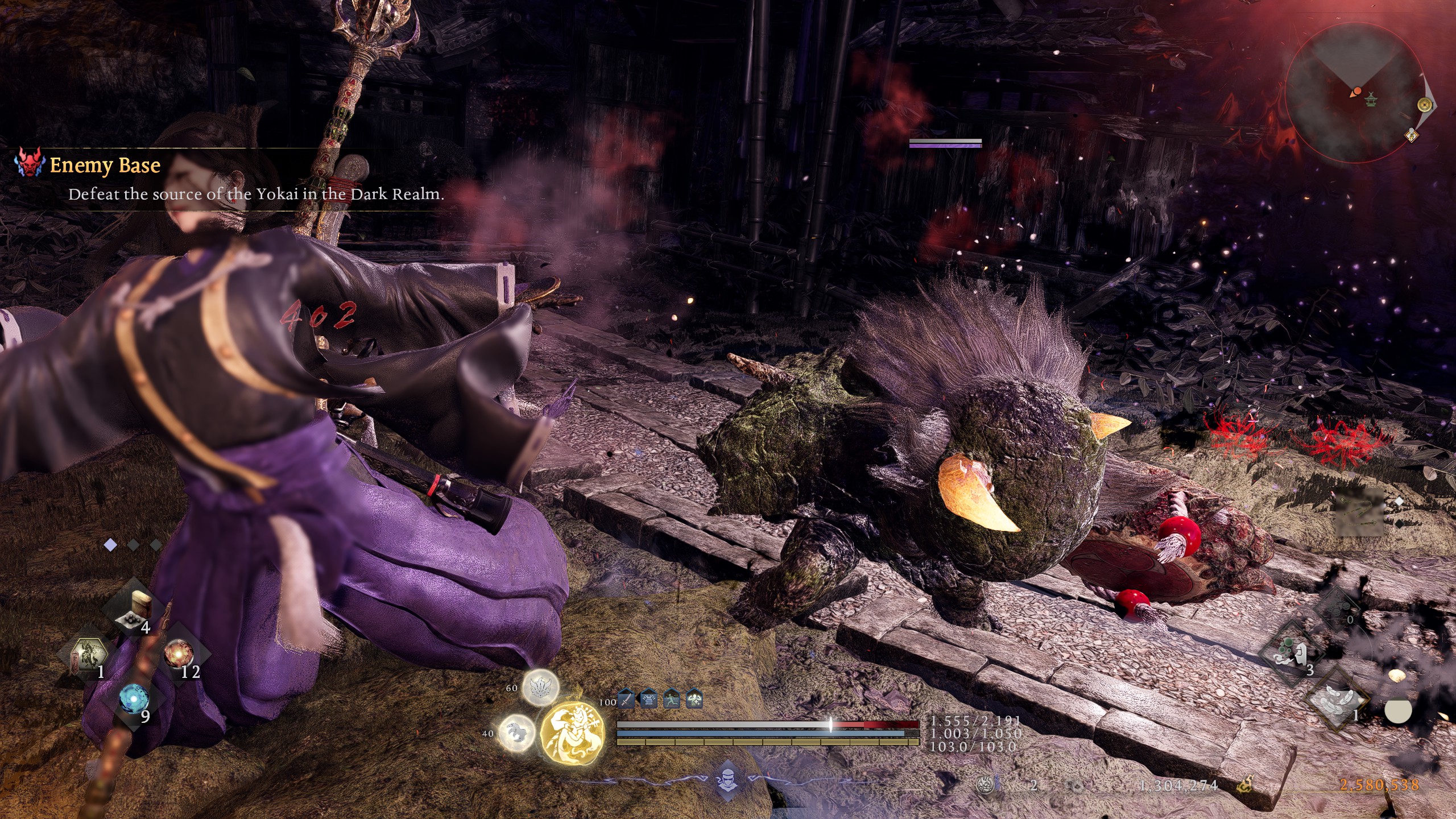Viewport: 1456px width, 819px height.
Task: Click the armor defense buff icon
Action: 649,698
